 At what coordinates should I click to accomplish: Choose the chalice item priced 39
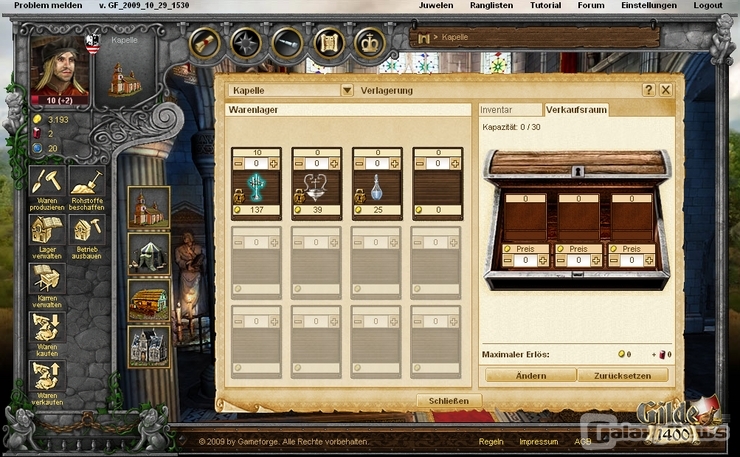pyautogui.click(x=317, y=186)
